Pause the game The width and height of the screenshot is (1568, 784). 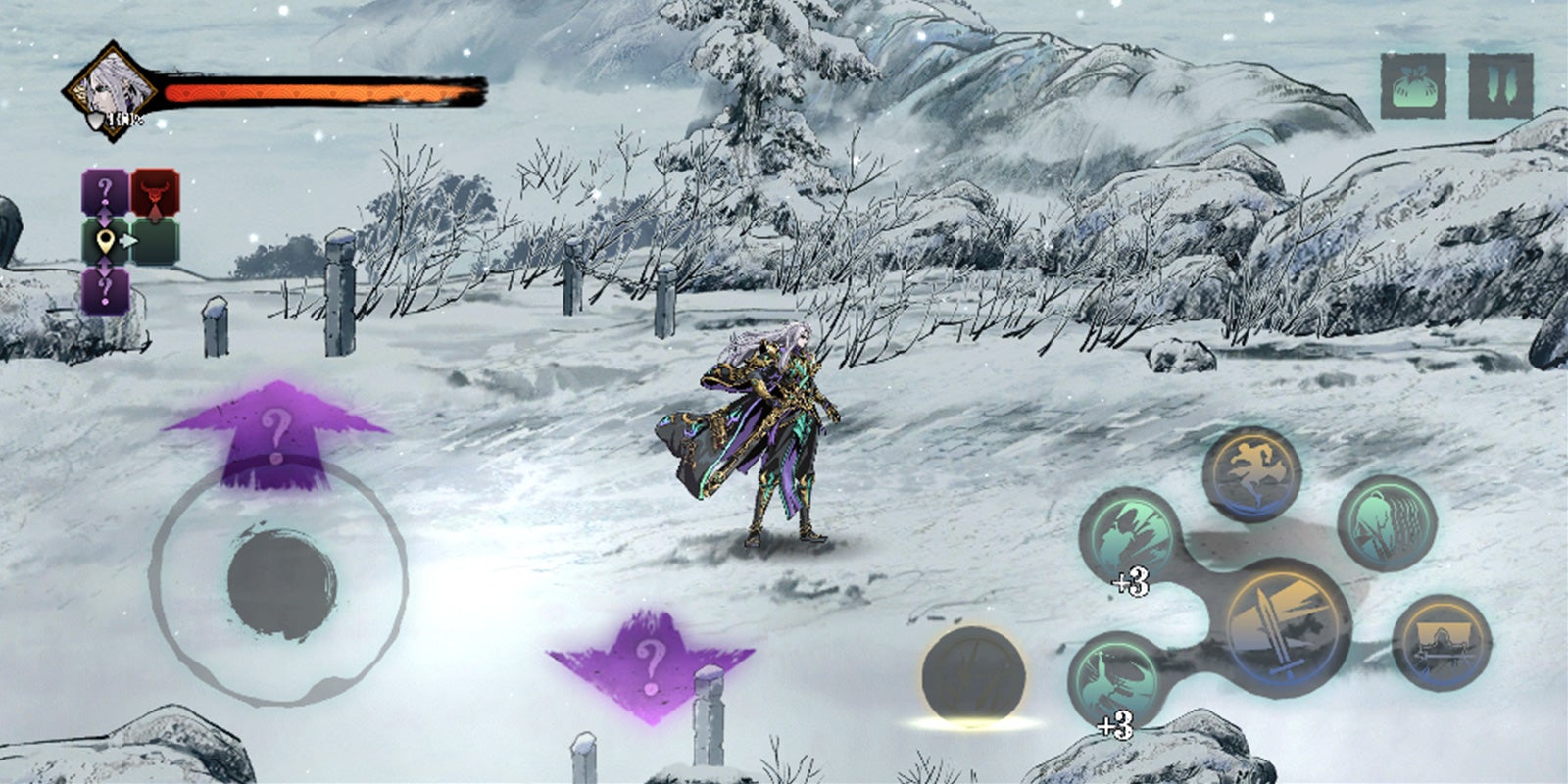tap(1499, 86)
